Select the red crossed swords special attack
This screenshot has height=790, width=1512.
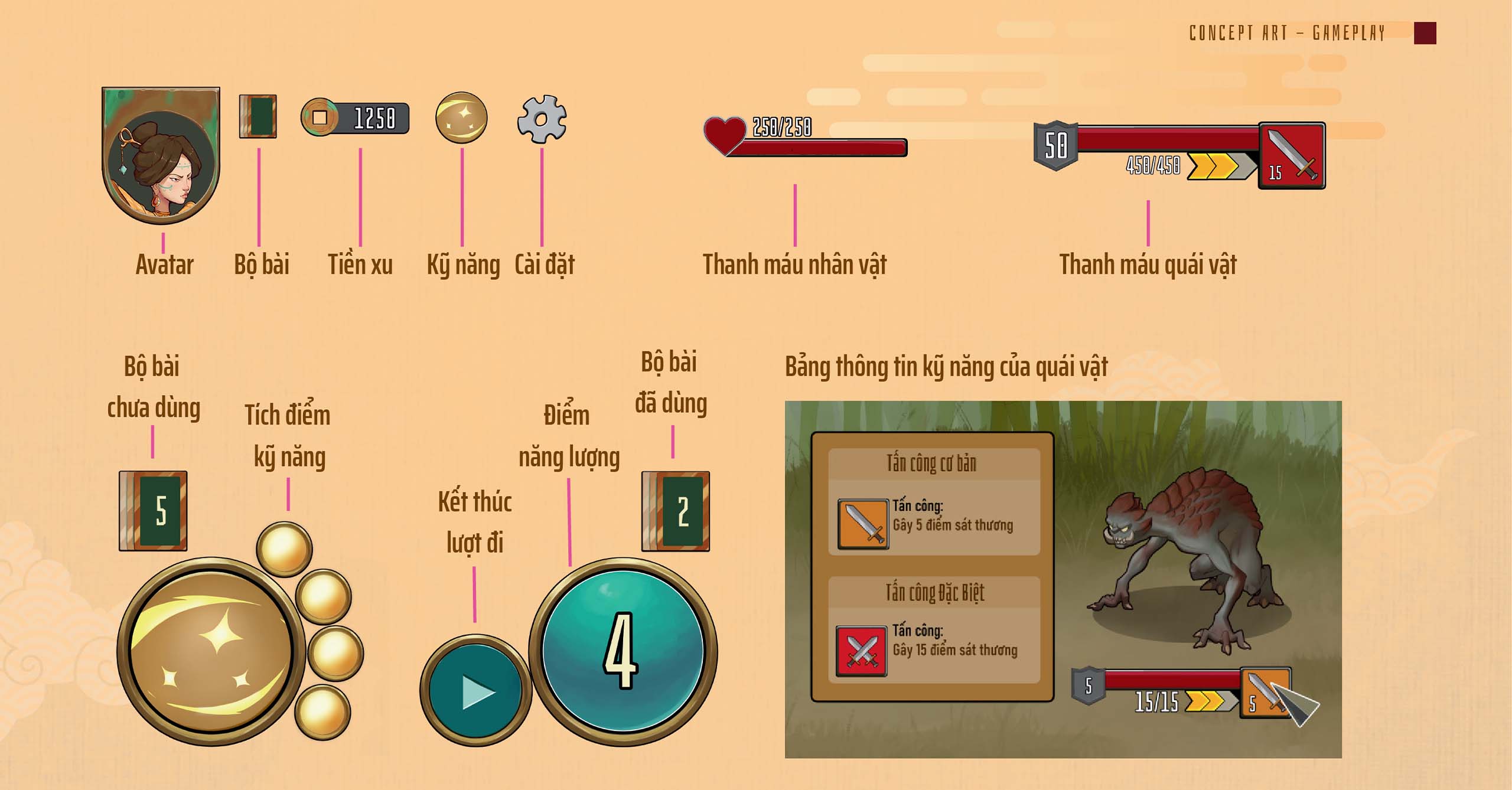click(861, 651)
